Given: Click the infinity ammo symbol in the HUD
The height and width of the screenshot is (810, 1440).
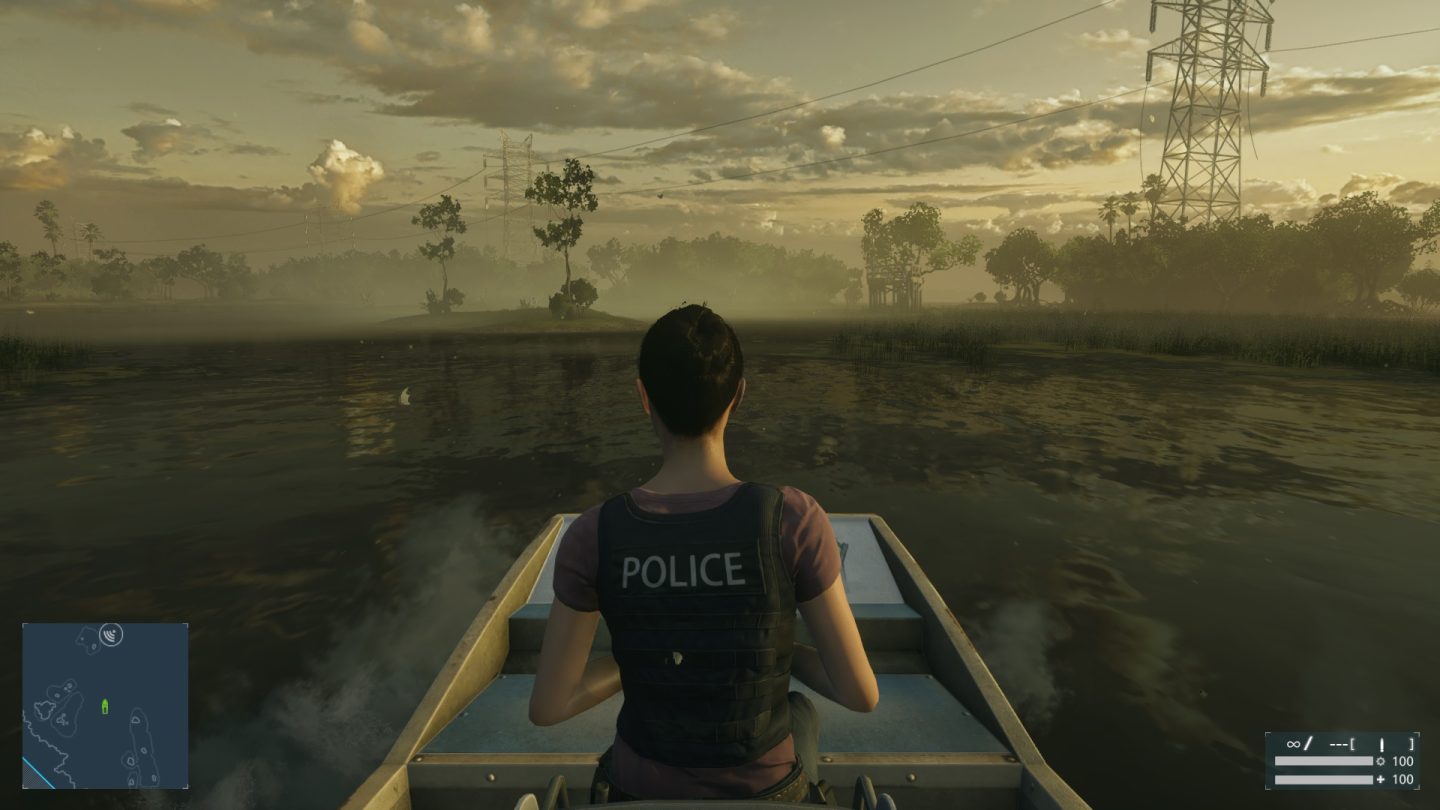Looking at the screenshot, I should [x=1294, y=744].
